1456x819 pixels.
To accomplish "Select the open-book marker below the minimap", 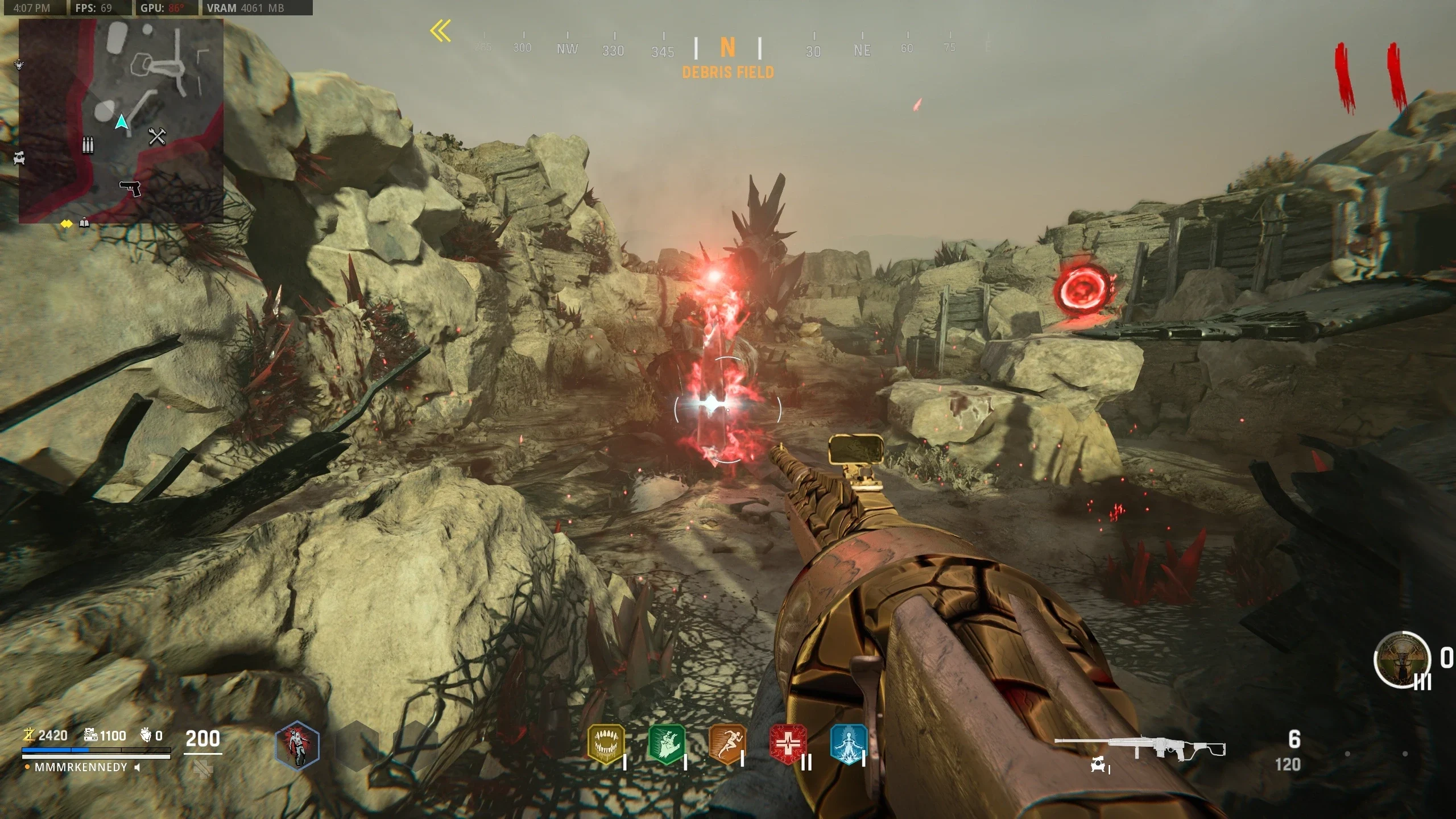I will coord(84,223).
